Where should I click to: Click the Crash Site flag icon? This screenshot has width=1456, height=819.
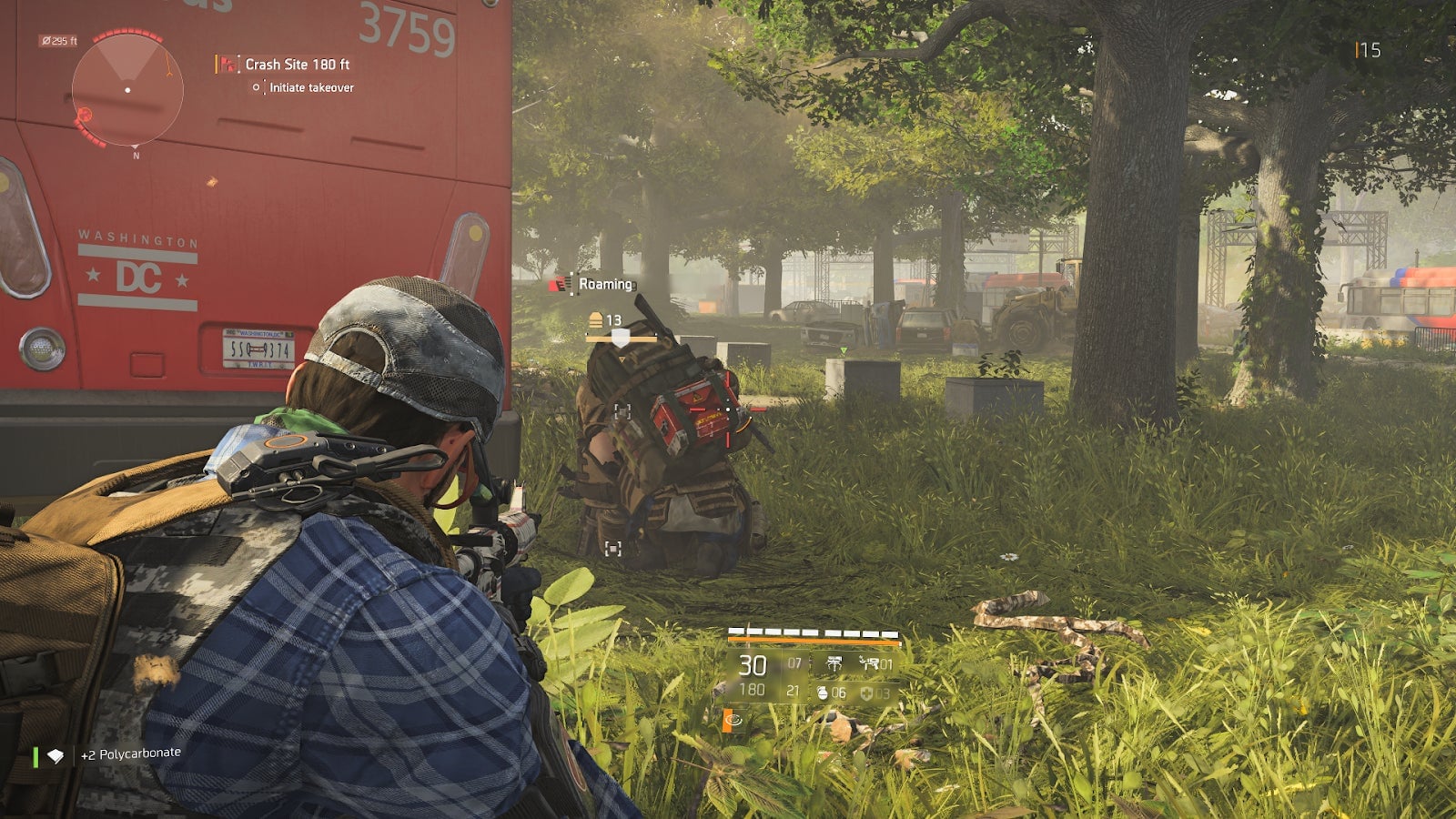tap(227, 65)
